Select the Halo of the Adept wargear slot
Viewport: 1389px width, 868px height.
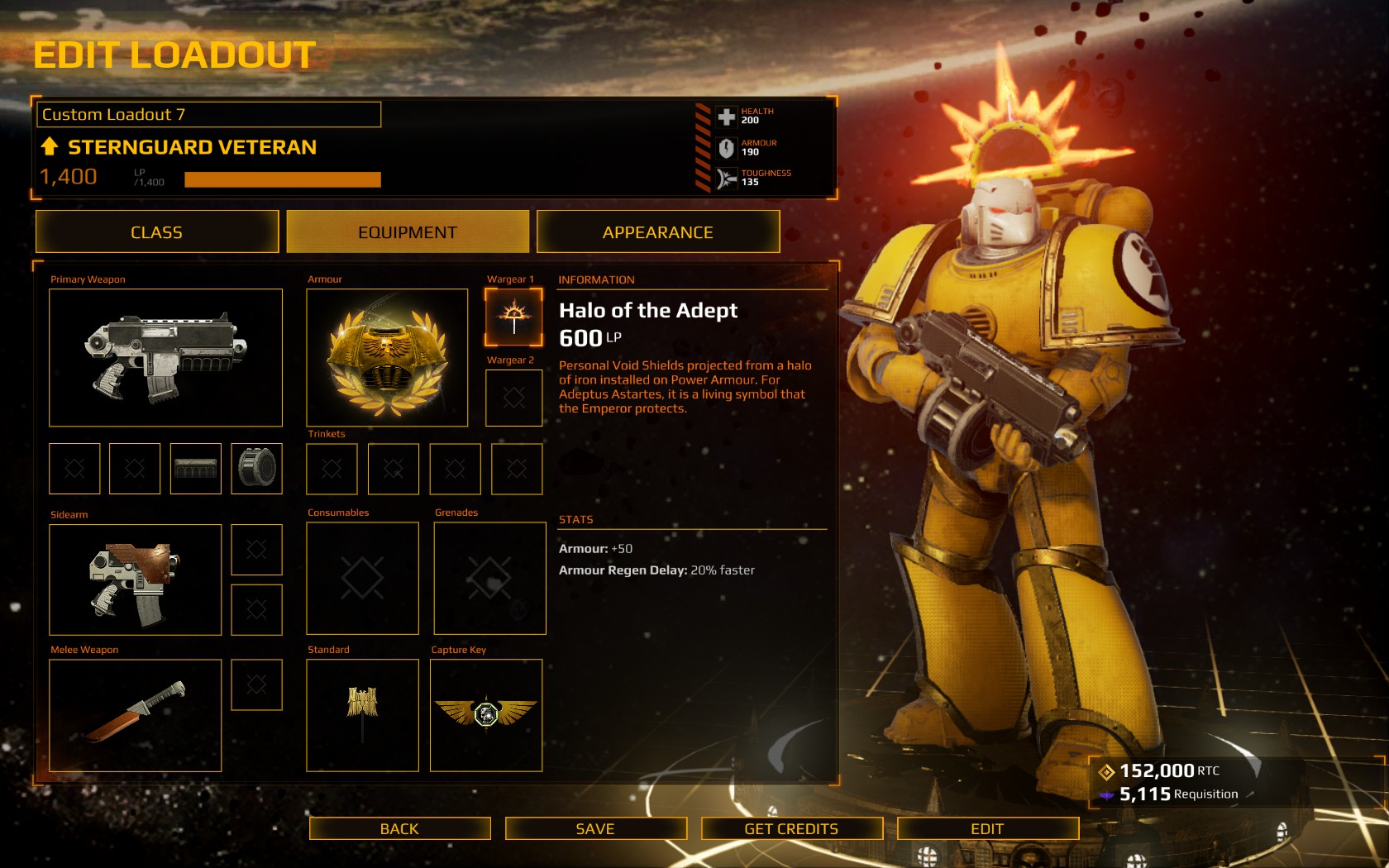point(513,317)
